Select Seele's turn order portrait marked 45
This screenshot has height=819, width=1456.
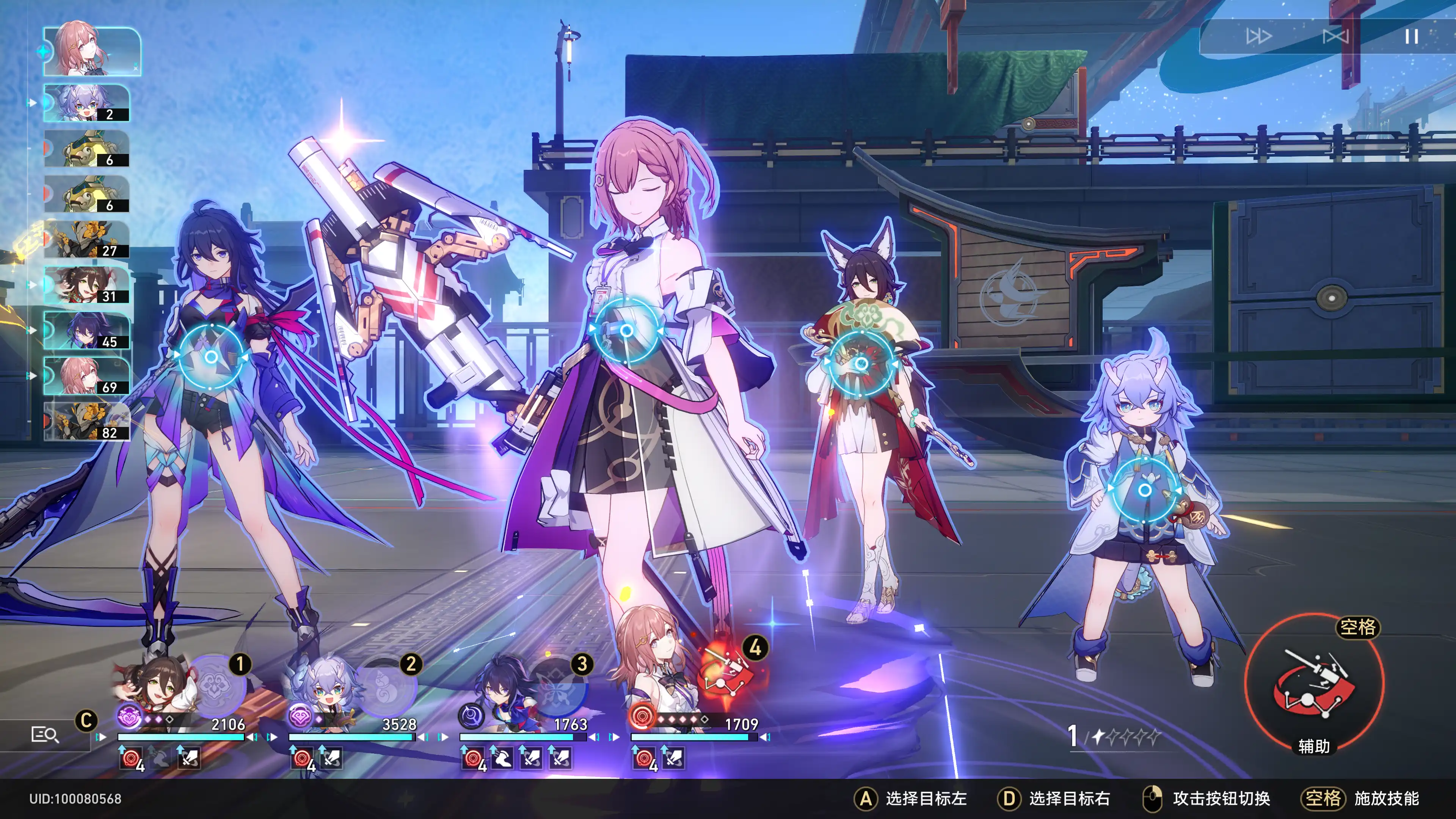tap(86, 331)
